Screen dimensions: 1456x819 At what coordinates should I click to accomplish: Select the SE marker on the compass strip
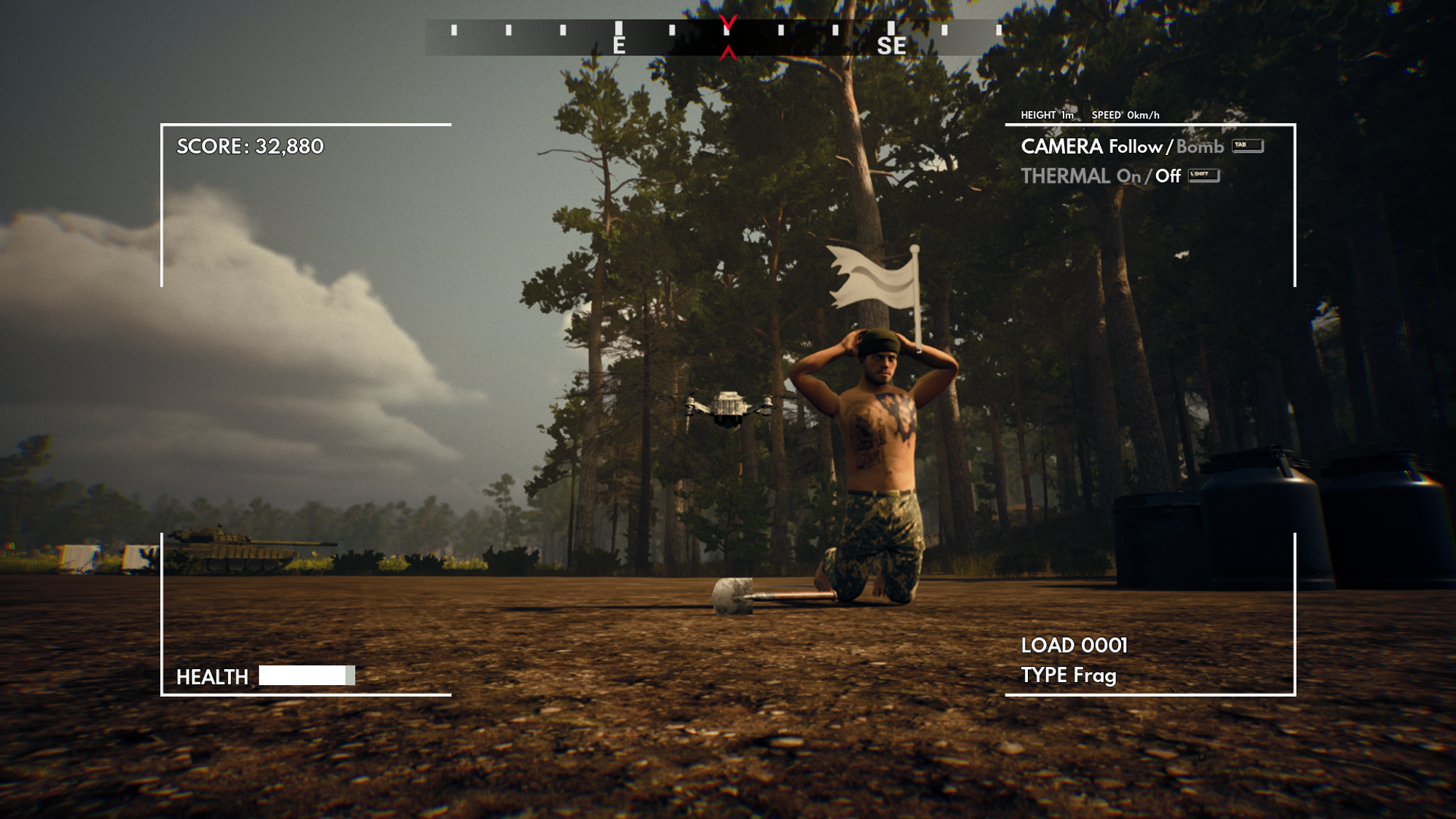pyautogui.click(x=893, y=45)
